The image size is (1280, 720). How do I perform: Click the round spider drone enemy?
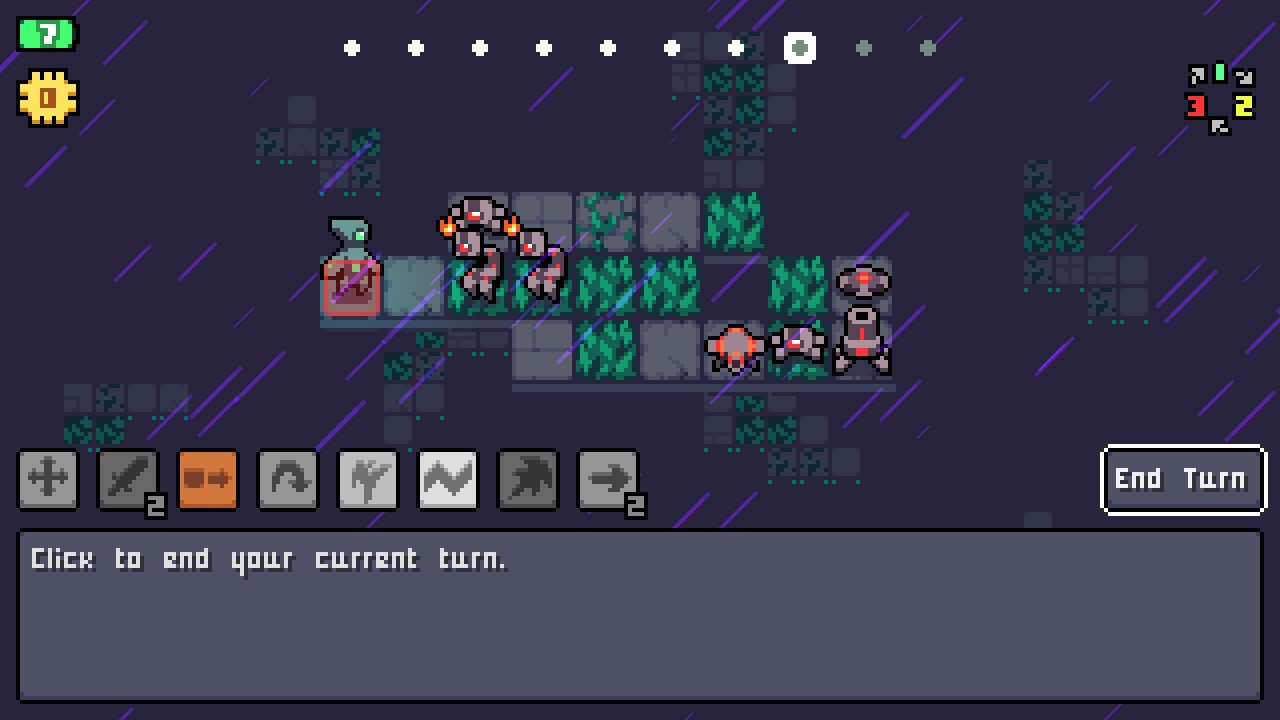pyautogui.click(x=735, y=348)
